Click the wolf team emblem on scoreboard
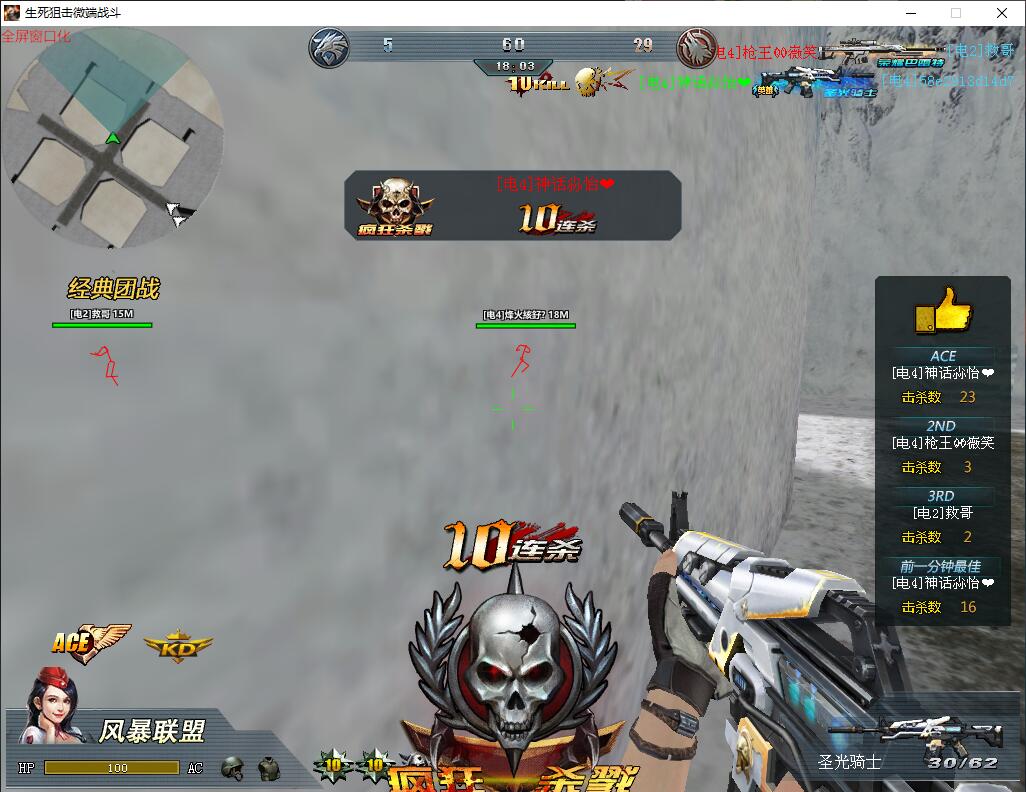1026x792 pixels. pos(329,47)
